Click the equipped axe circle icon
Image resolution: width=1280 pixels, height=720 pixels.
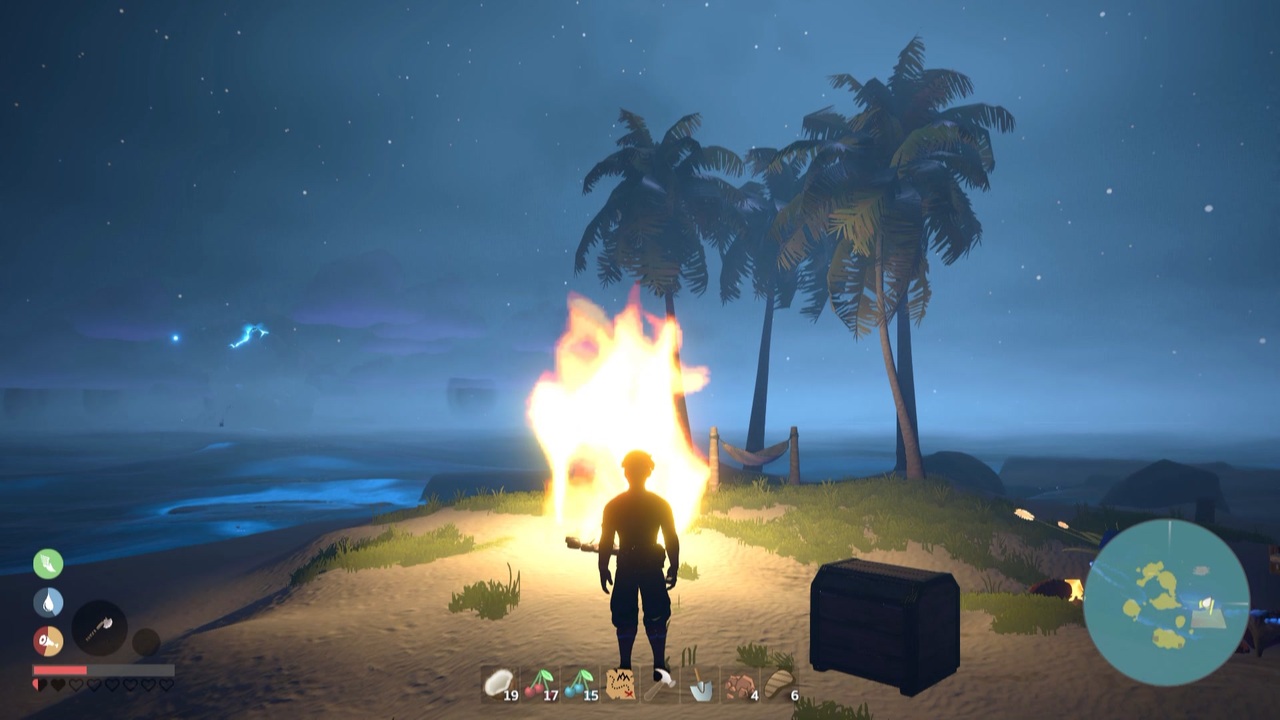coord(99,628)
